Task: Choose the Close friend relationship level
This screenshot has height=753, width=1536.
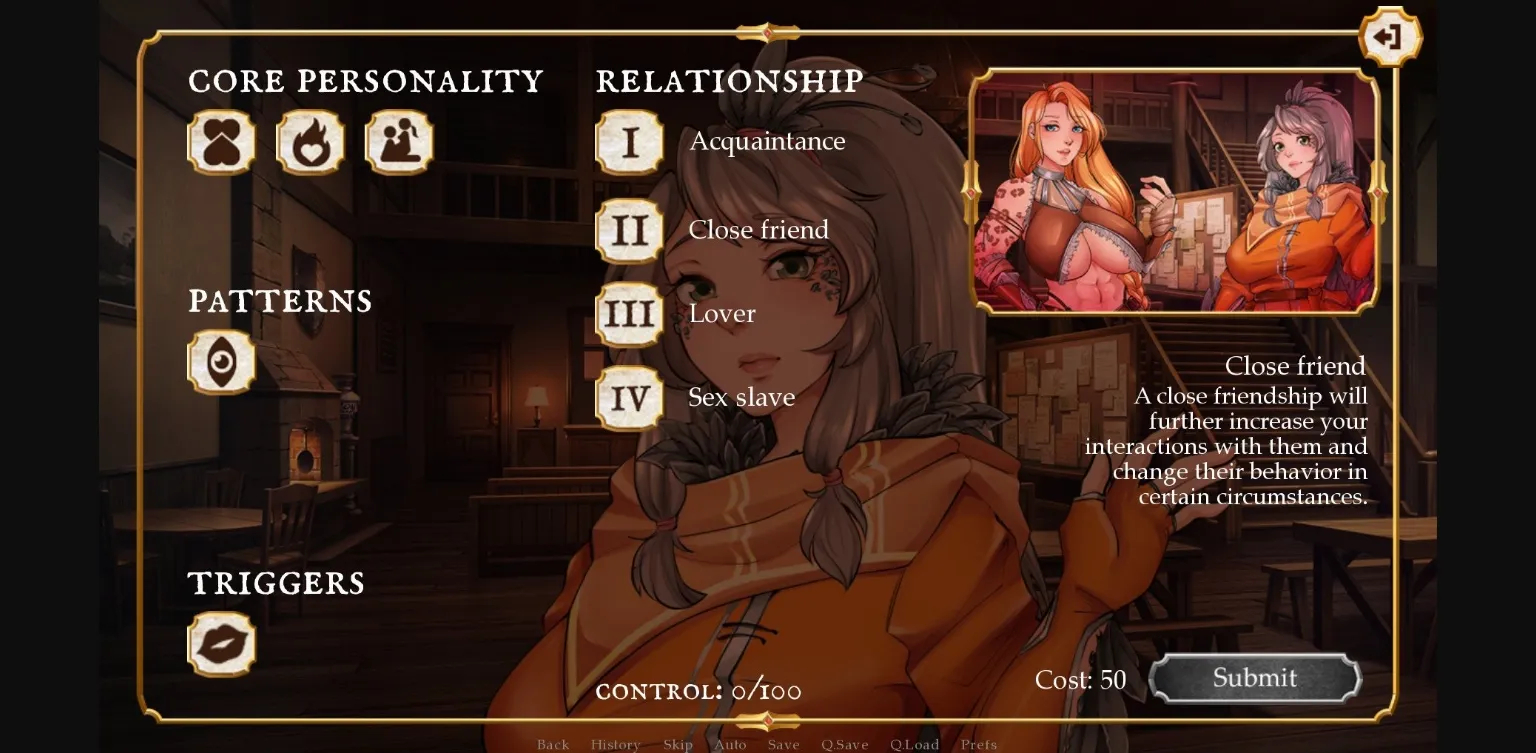Action: point(758,229)
